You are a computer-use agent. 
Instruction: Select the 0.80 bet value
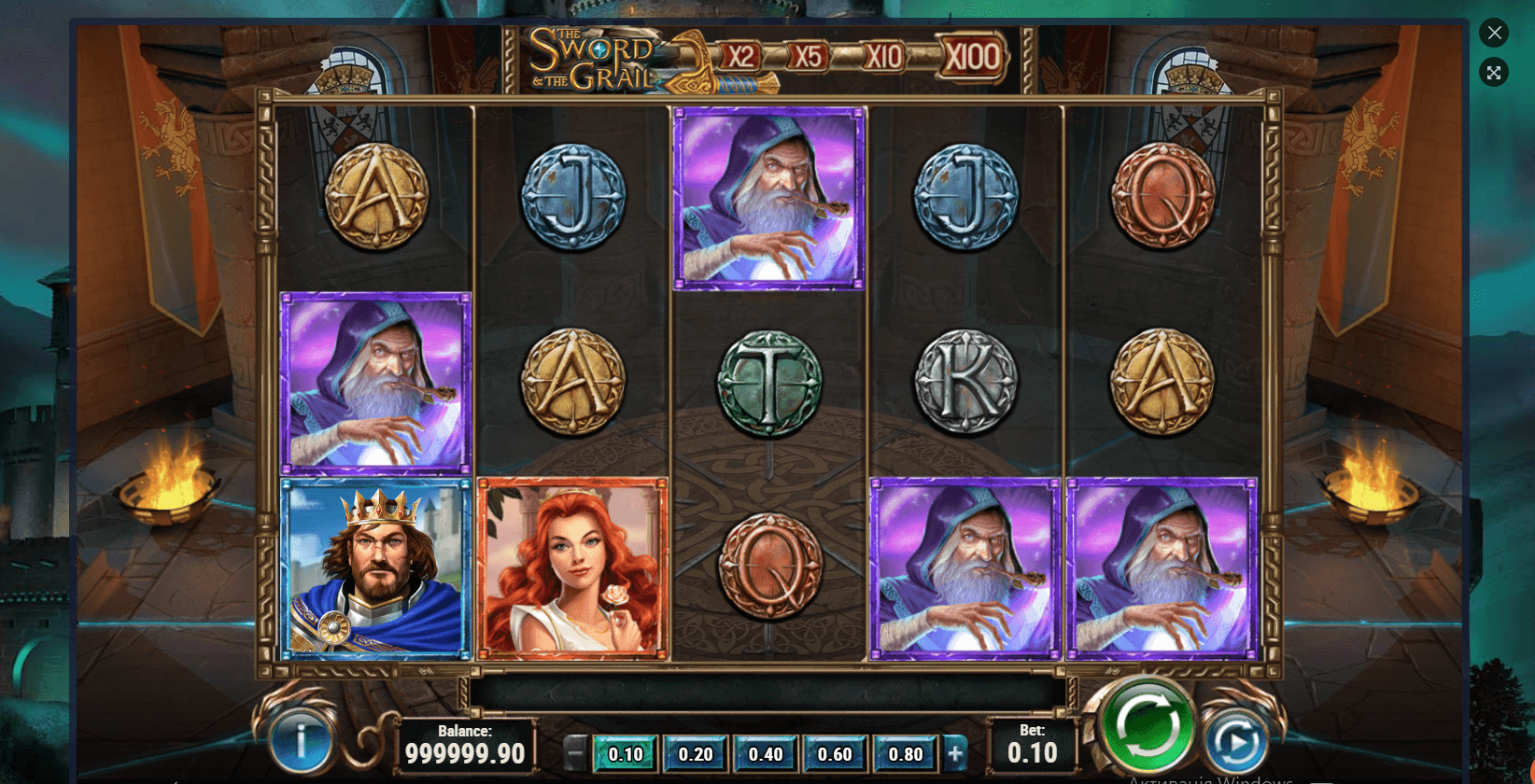(905, 754)
